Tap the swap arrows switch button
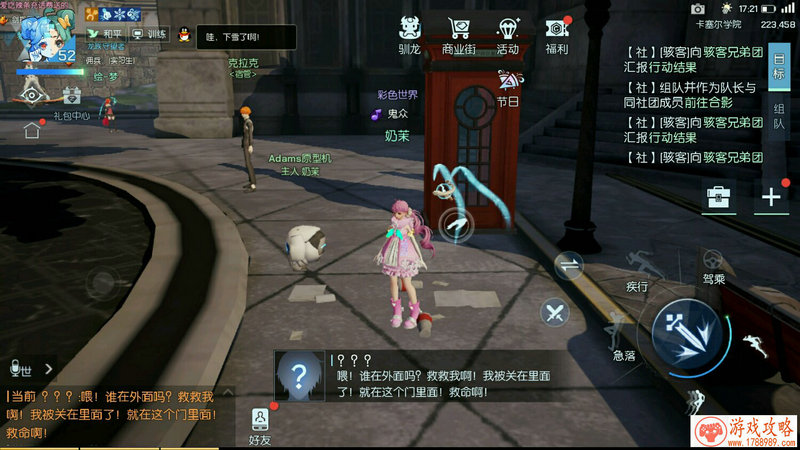The image size is (800, 450). tap(569, 265)
